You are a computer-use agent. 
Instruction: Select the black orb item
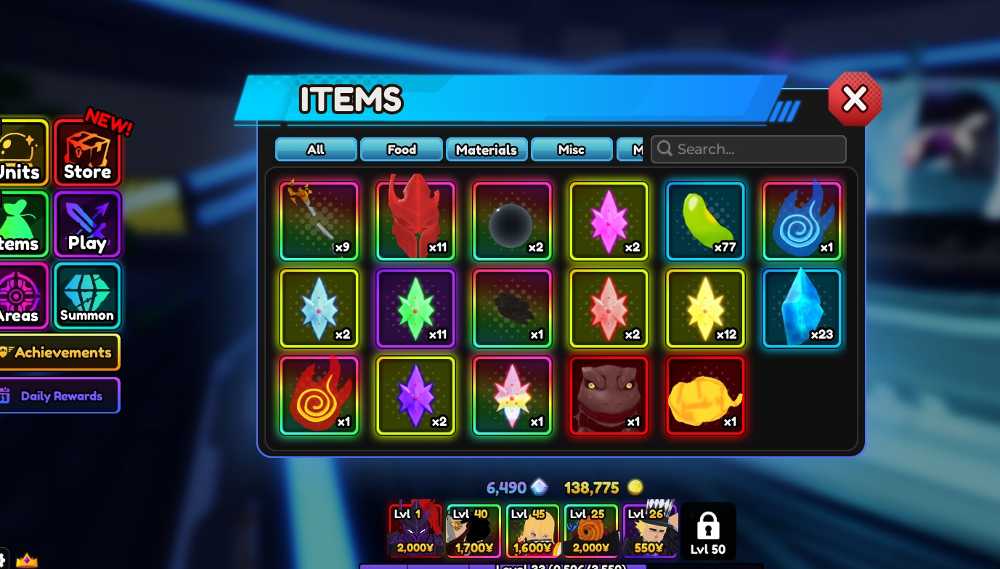tap(511, 221)
